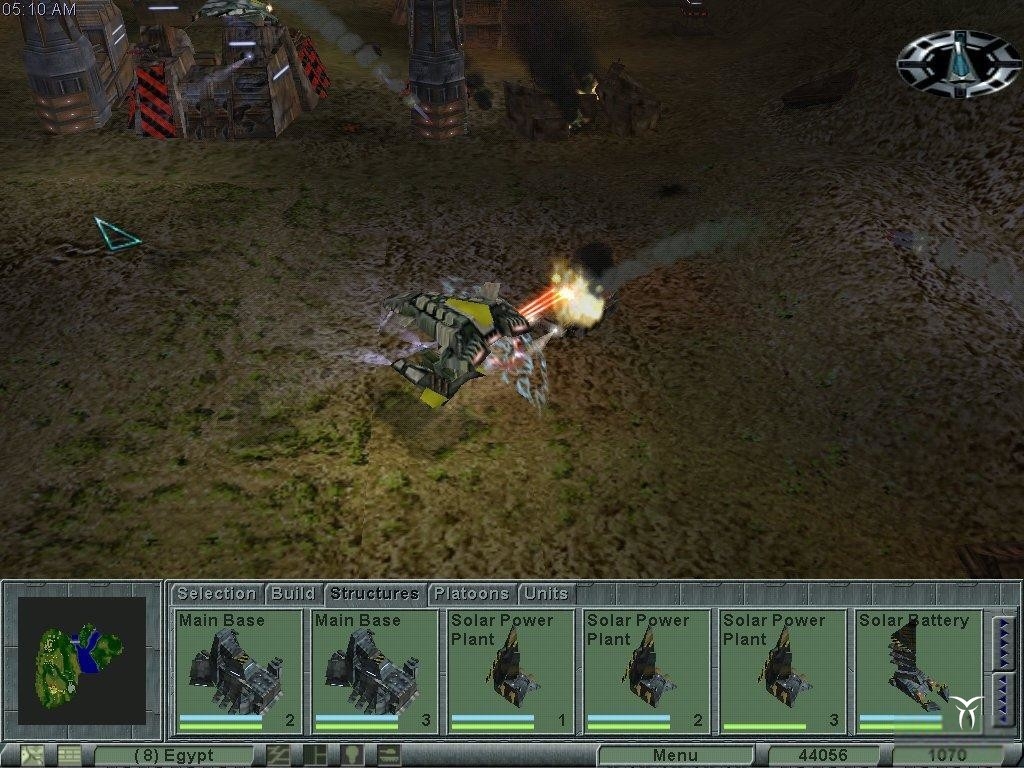Open the Build tab
The height and width of the screenshot is (768, 1024).
(293, 593)
